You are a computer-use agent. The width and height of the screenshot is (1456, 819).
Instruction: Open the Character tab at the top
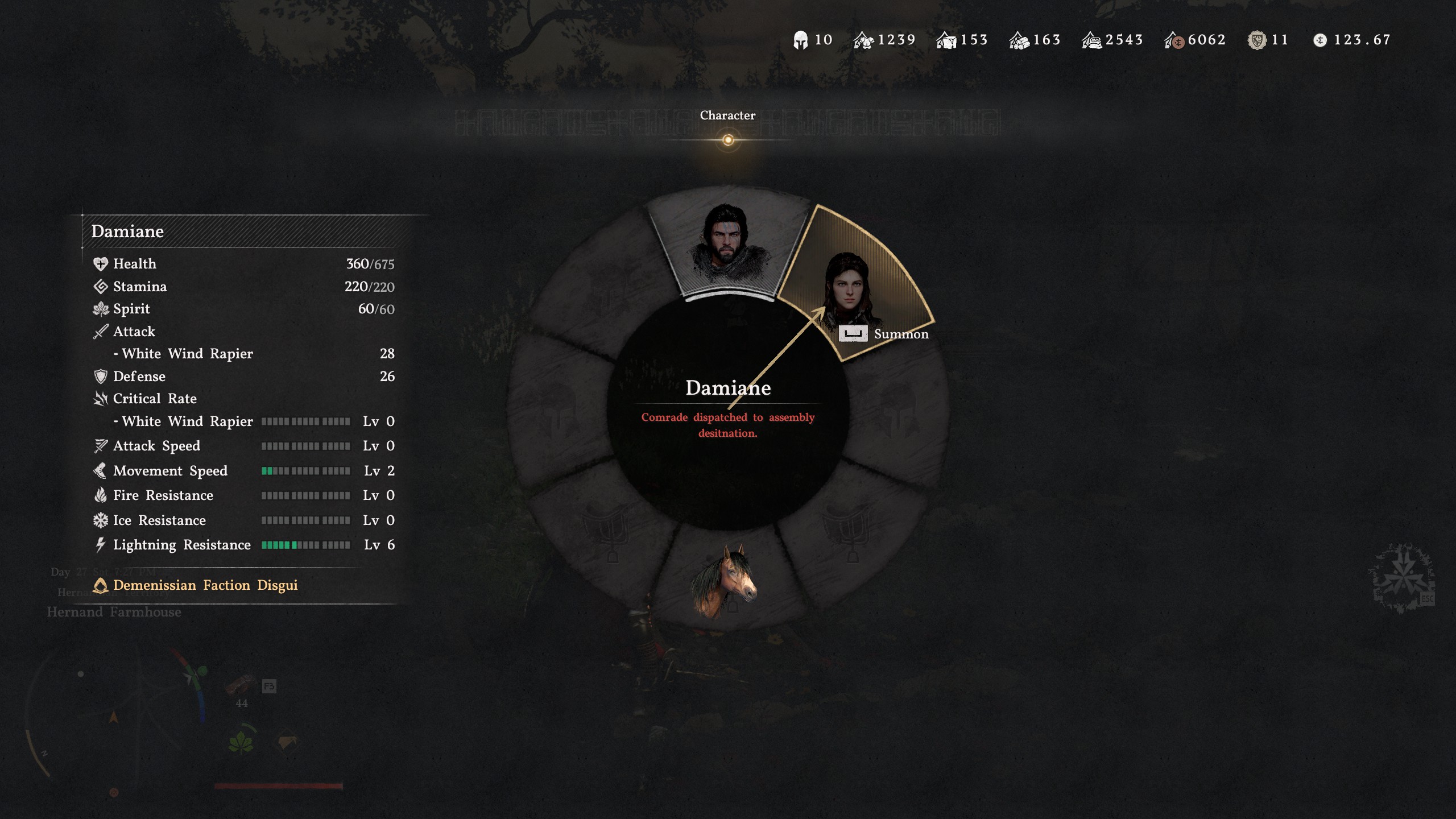727,115
